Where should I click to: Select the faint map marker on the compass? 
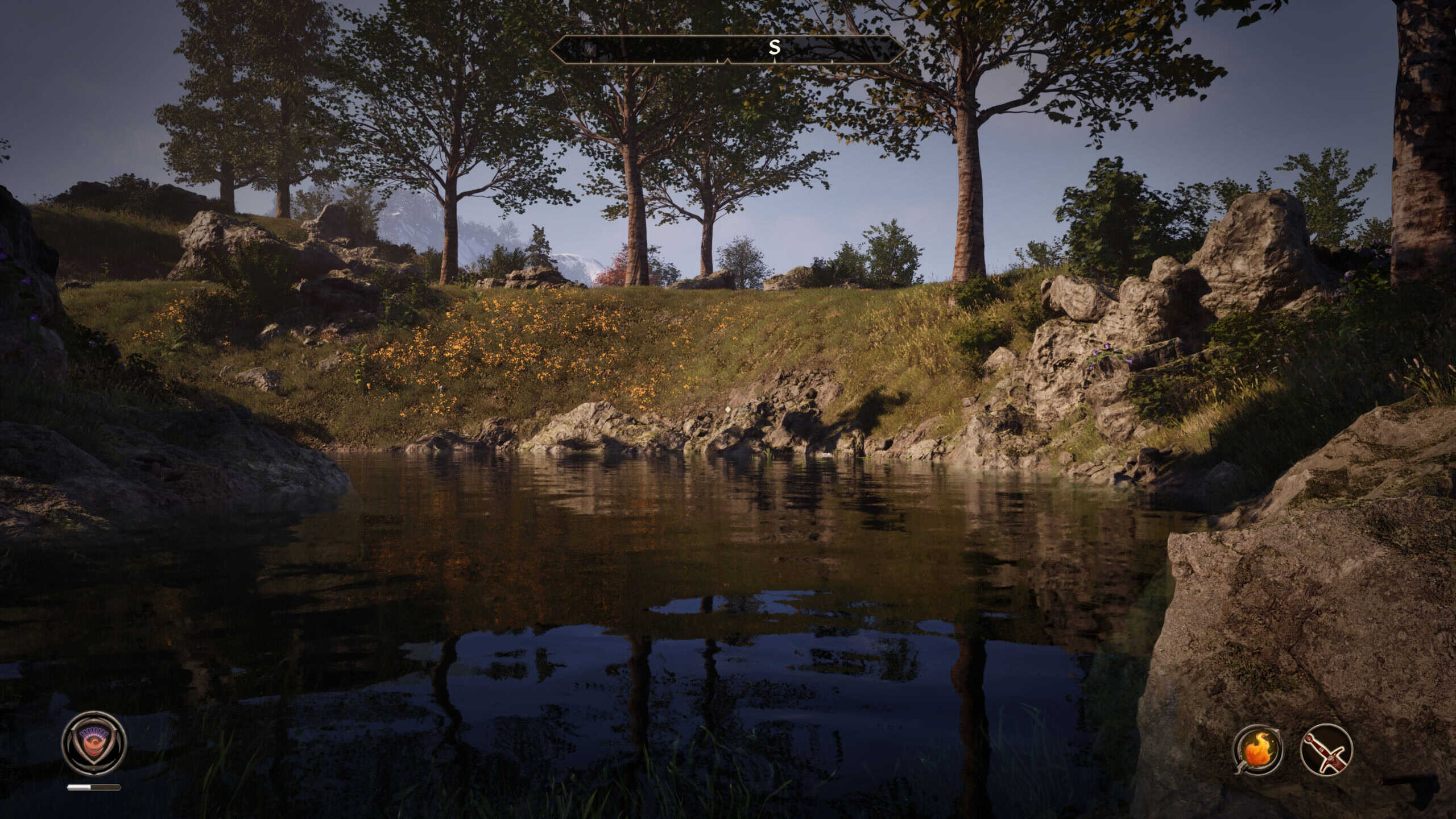591,49
